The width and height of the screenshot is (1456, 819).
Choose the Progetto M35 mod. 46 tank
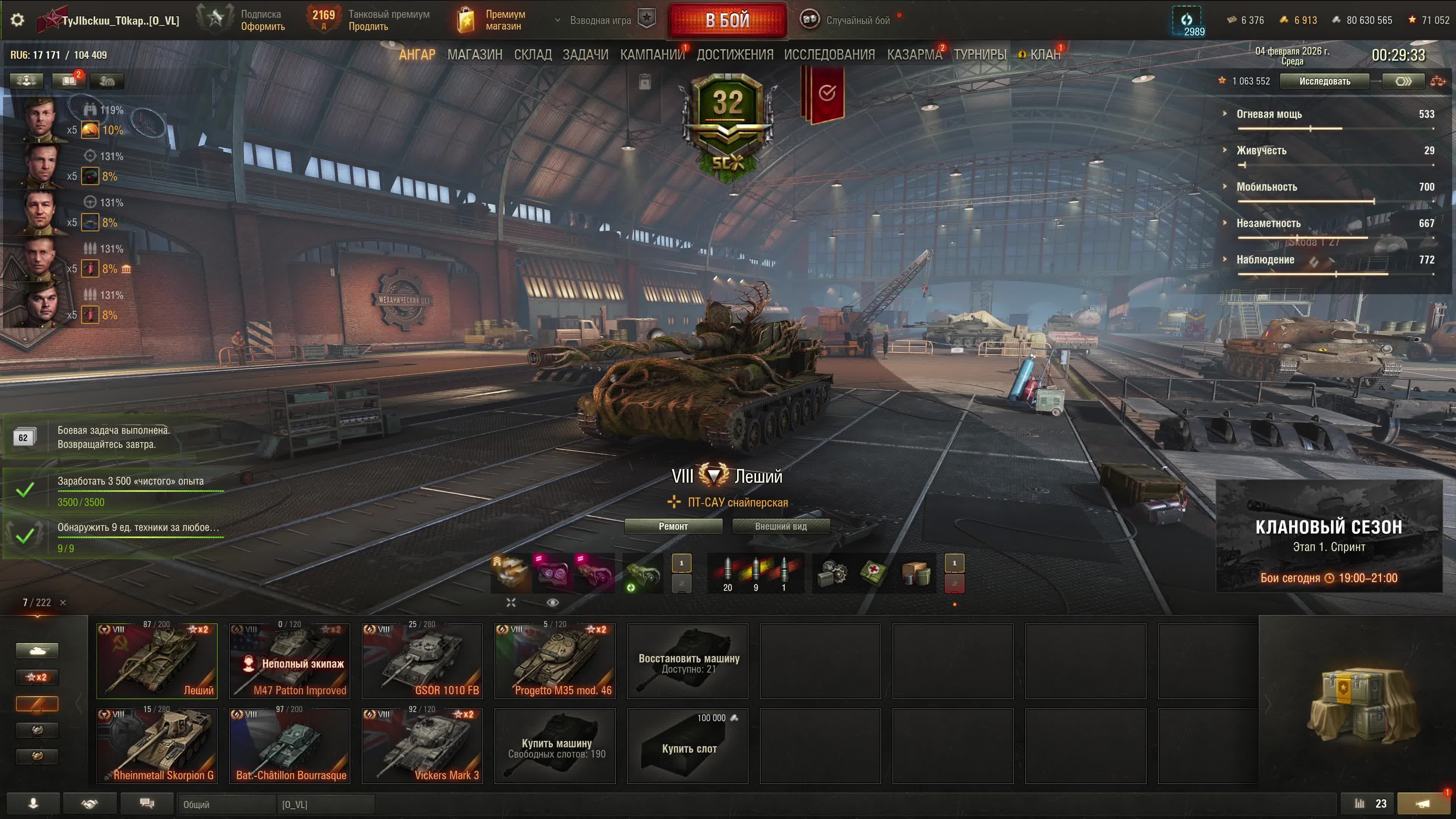tap(554, 661)
